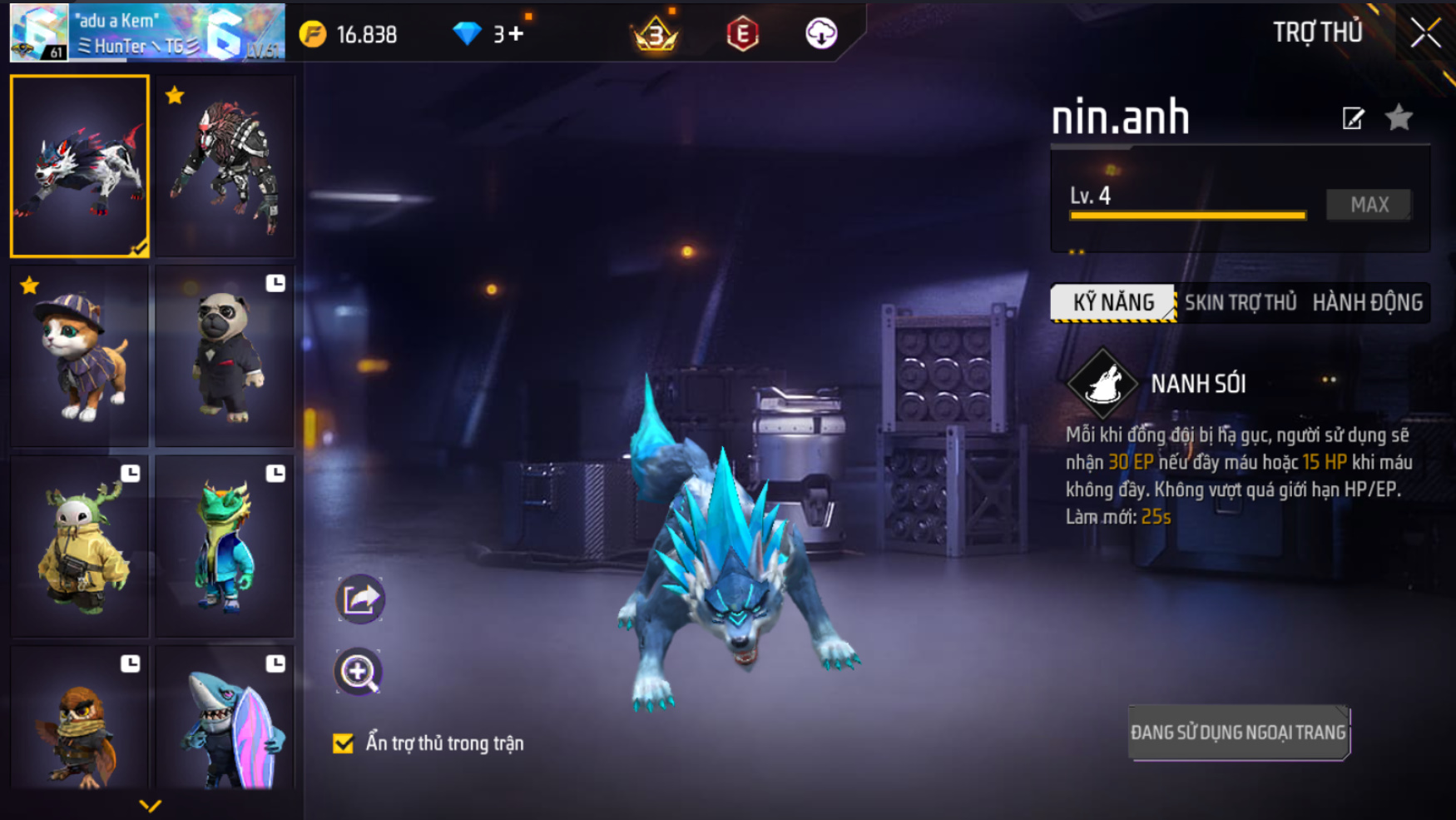
Task: Mark the pet as favorite with star
Action: [x=1399, y=118]
